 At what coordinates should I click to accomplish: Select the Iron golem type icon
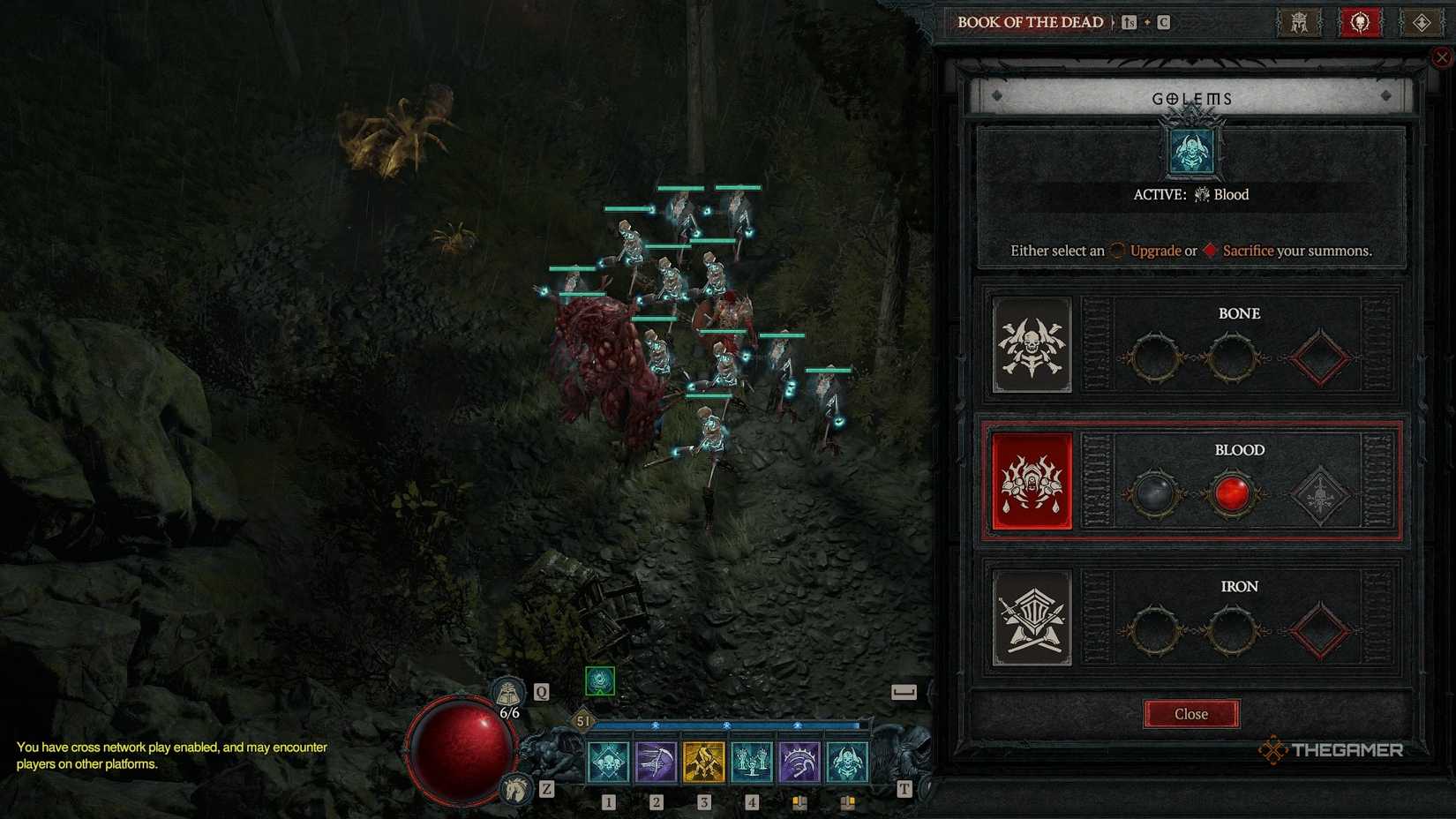[1031, 618]
